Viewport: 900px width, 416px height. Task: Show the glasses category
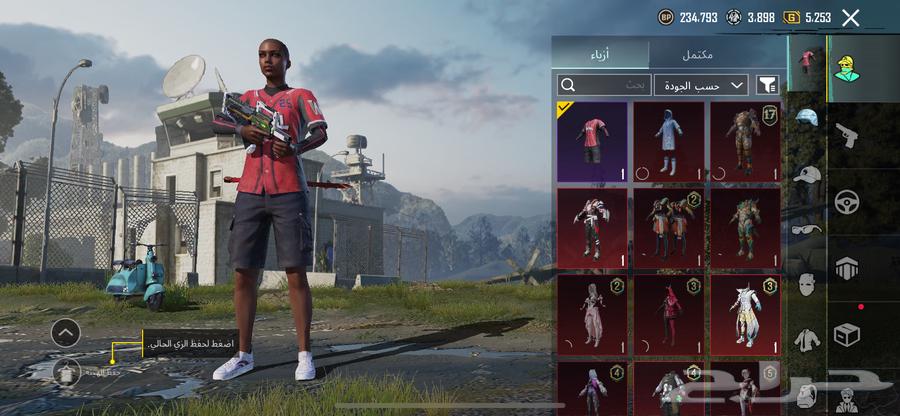pos(807,229)
